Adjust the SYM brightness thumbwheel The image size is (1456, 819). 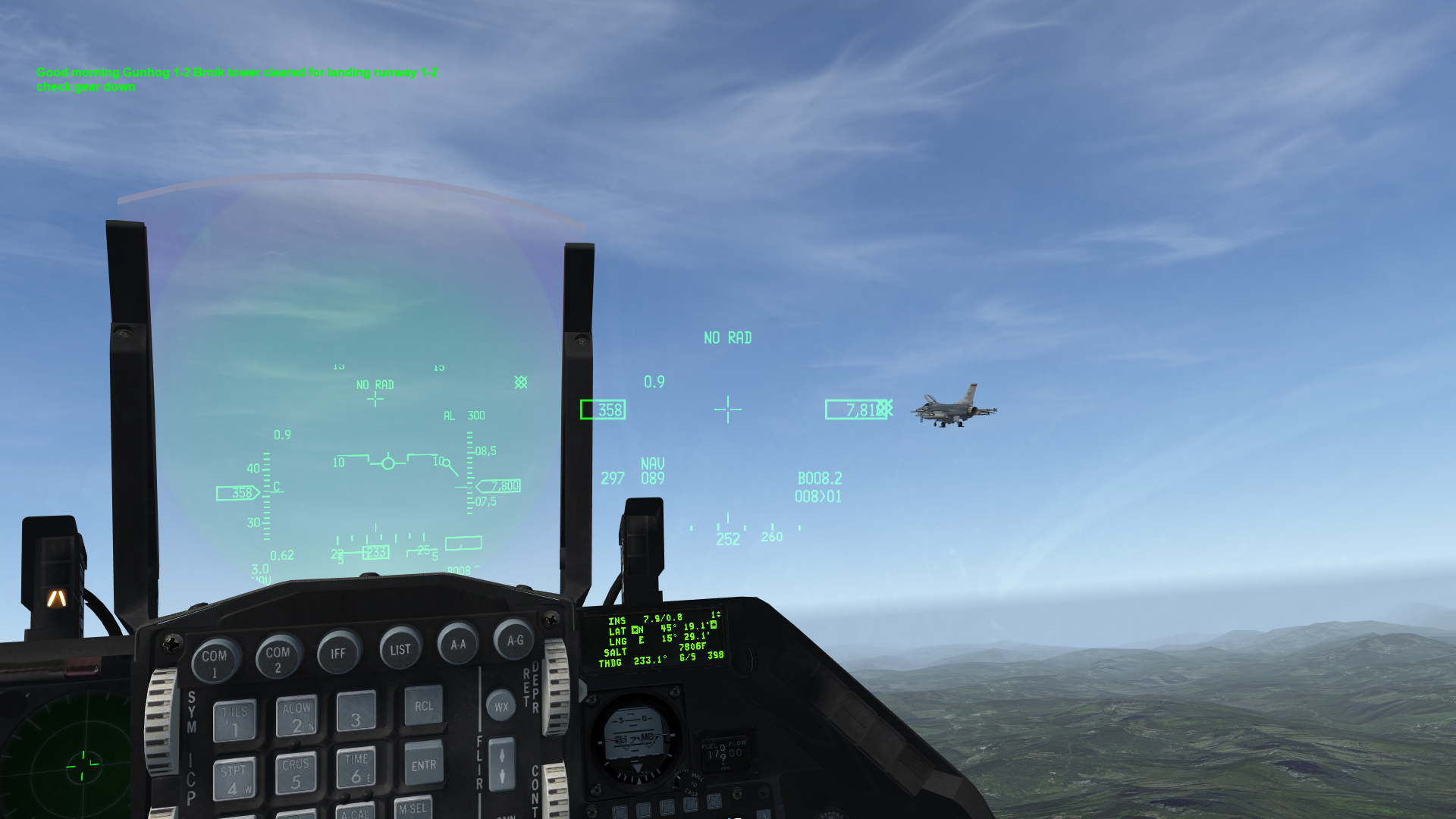pos(160,720)
